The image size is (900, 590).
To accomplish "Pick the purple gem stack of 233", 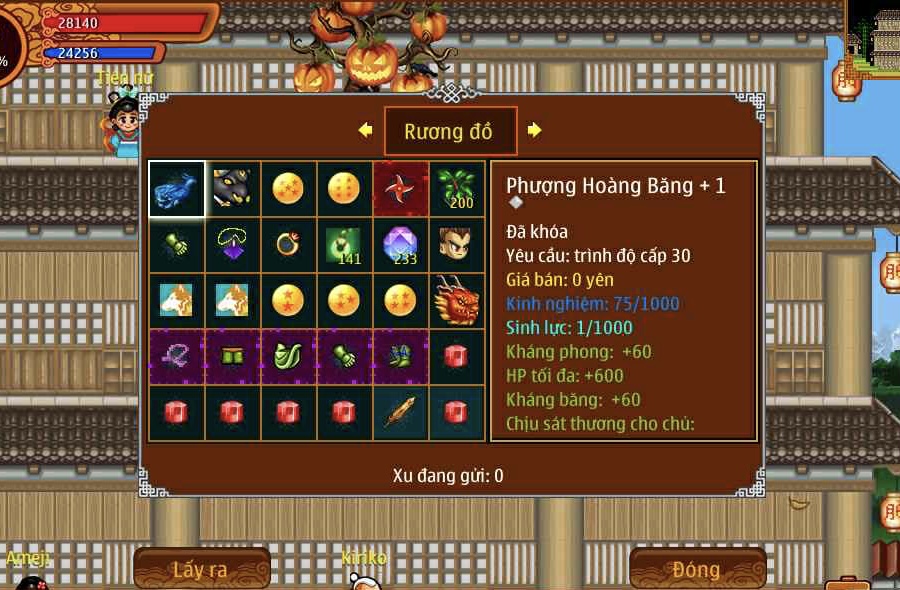I will pos(401,245).
